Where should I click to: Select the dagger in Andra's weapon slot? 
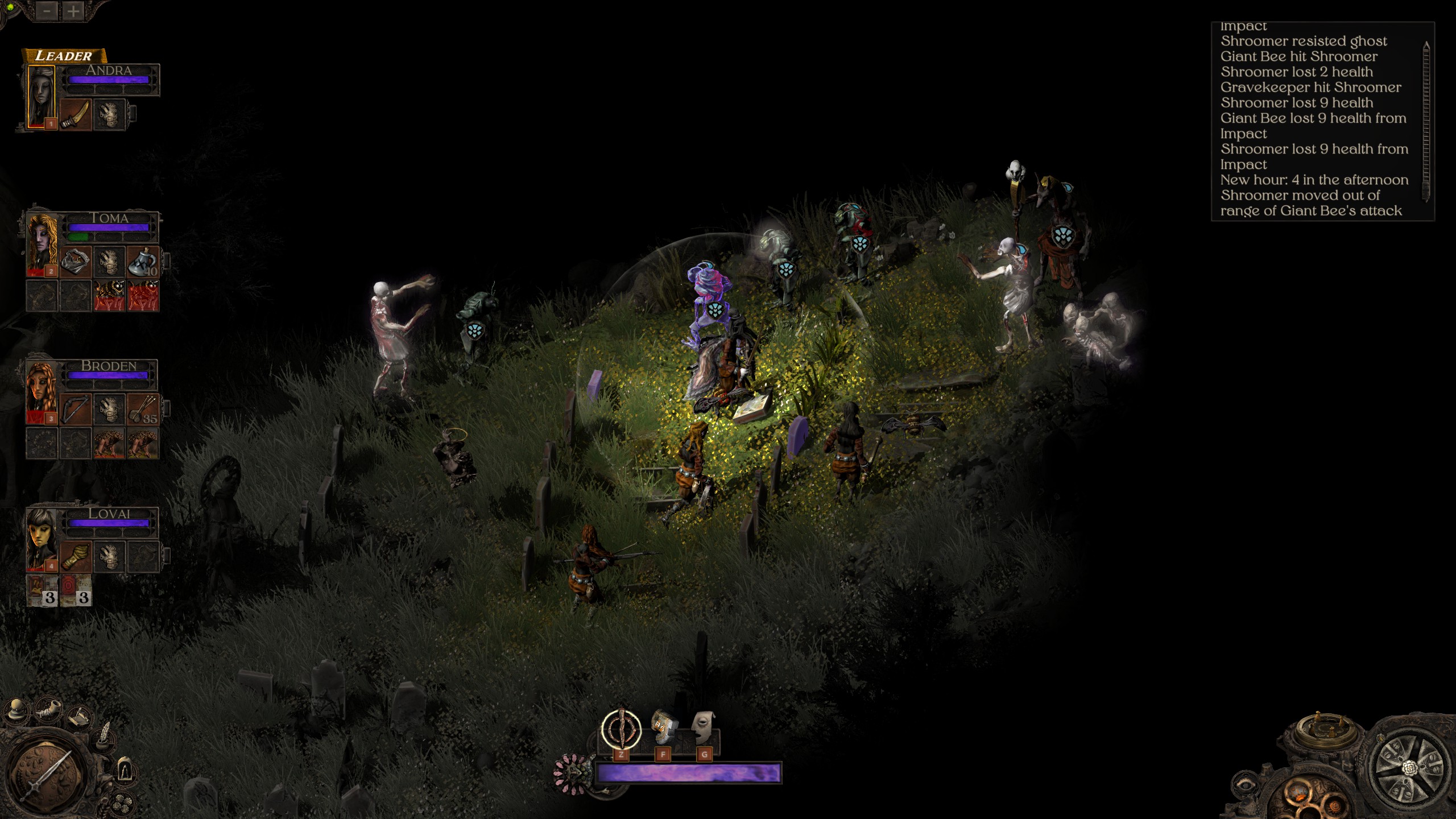click(x=76, y=114)
